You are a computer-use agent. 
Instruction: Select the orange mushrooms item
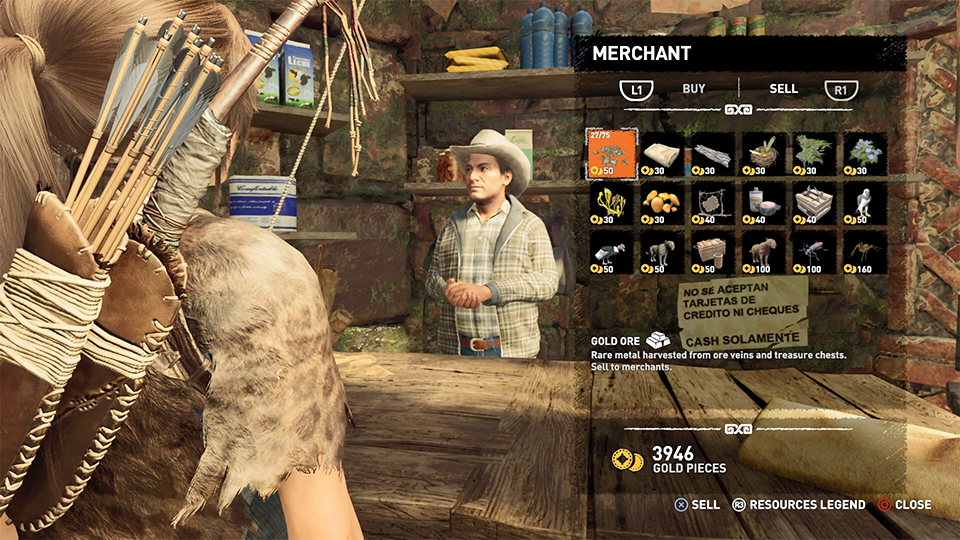662,204
